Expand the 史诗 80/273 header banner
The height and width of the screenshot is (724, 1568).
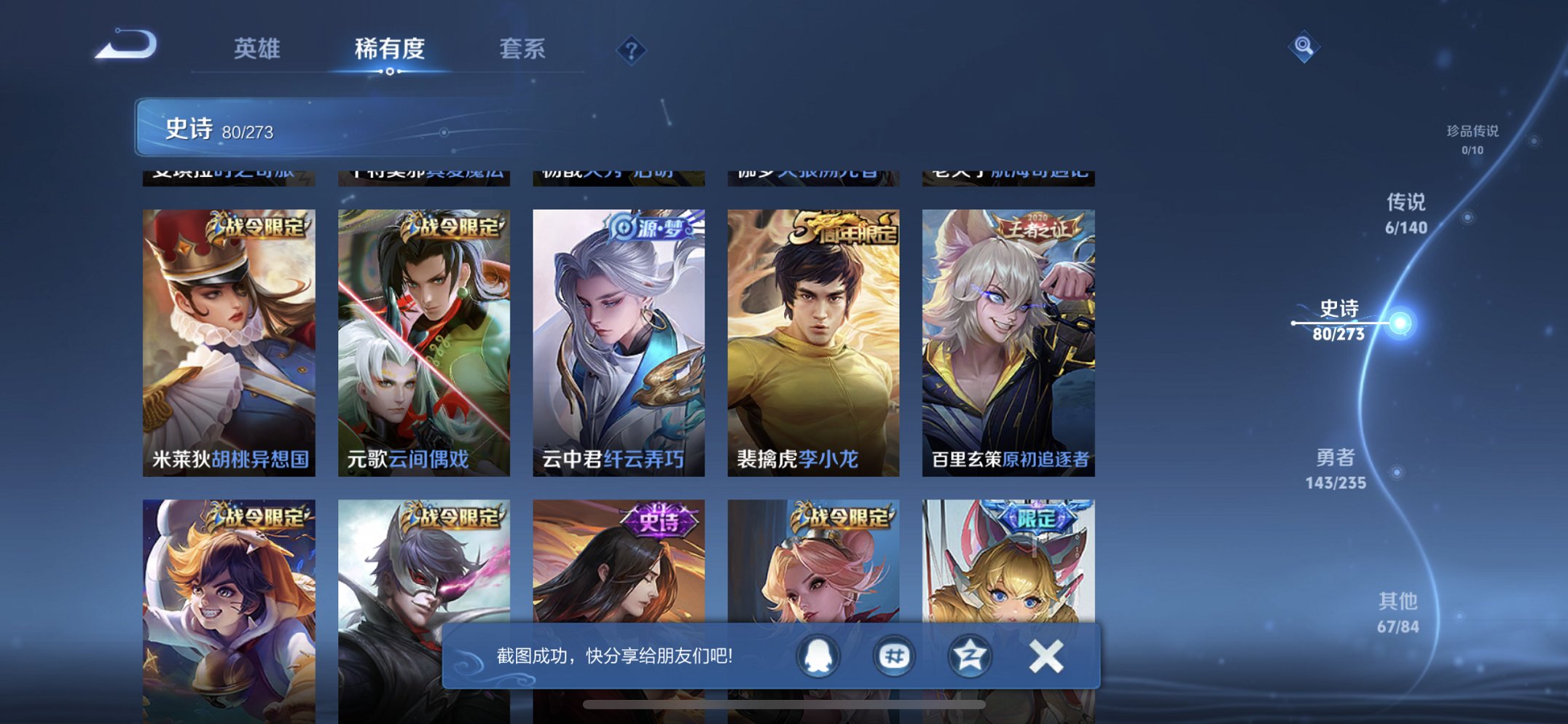click(x=291, y=130)
